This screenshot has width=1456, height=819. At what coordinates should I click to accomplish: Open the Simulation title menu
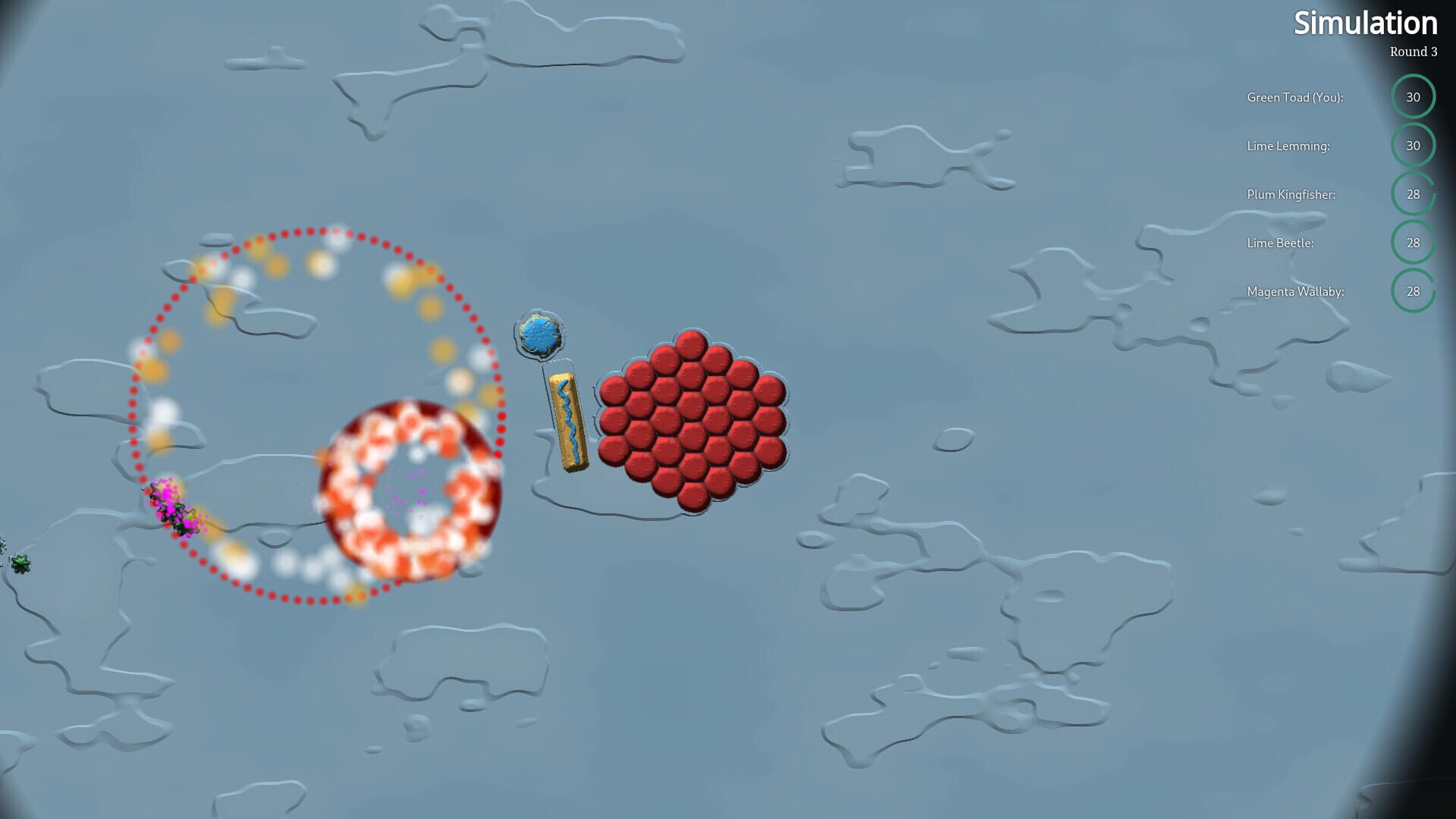[x=1364, y=24]
